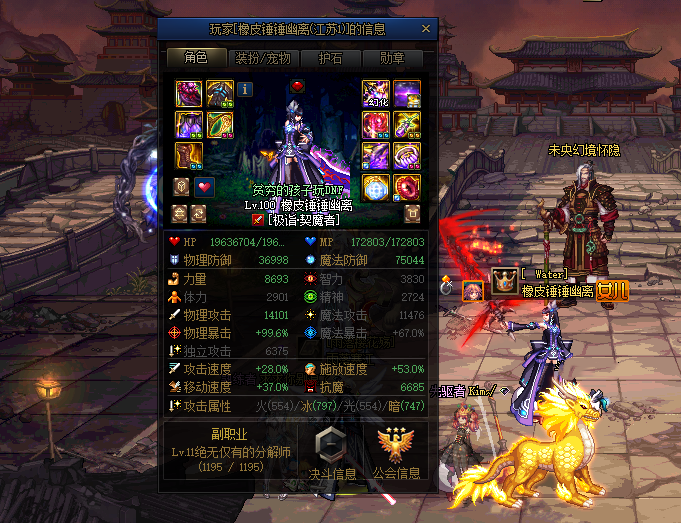The width and height of the screenshot is (681, 523).
Task: Close the player info window
Action: (426, 30)
